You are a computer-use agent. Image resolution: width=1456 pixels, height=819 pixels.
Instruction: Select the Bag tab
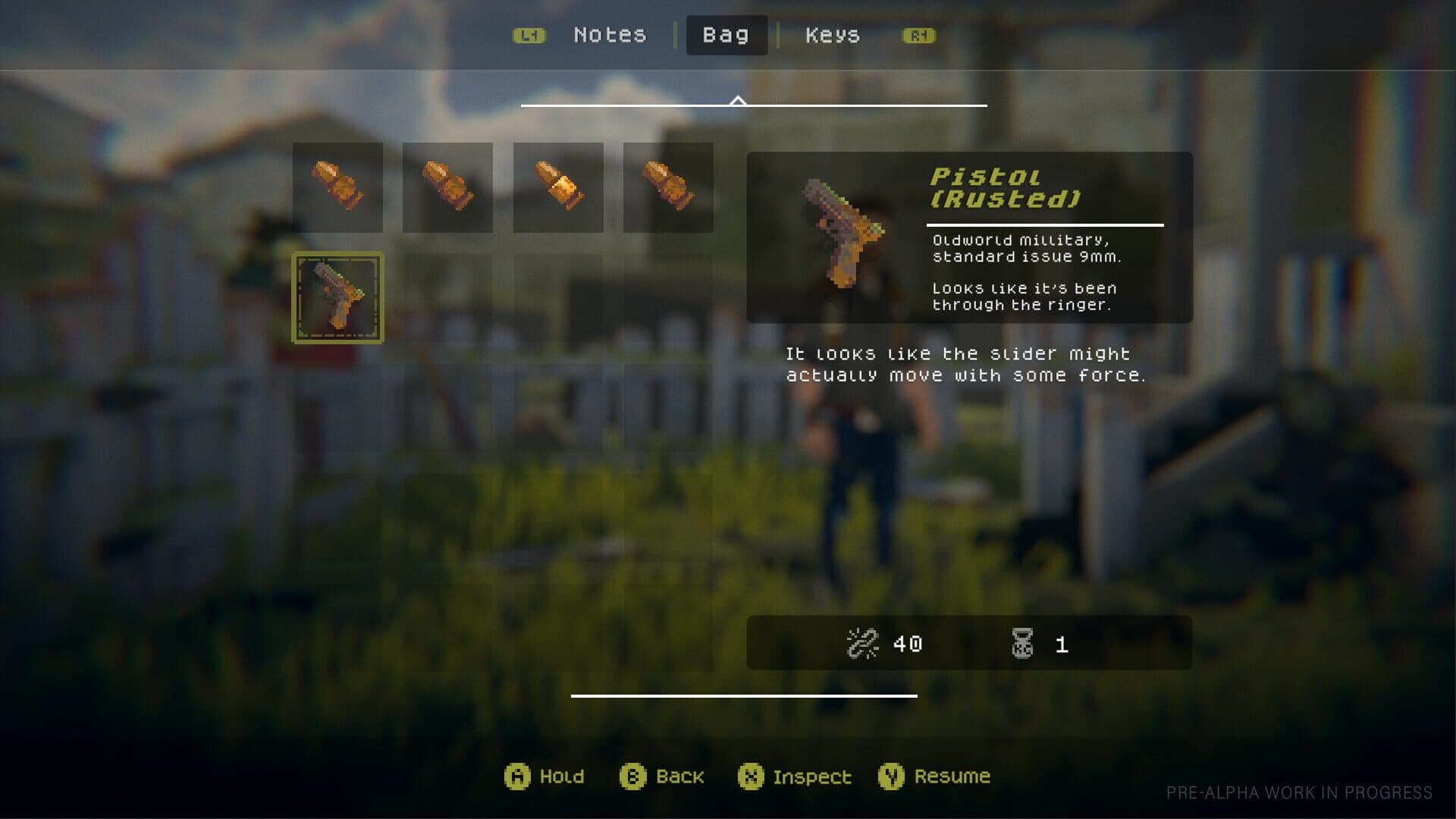pyautogui.click(x=726, y=35)
